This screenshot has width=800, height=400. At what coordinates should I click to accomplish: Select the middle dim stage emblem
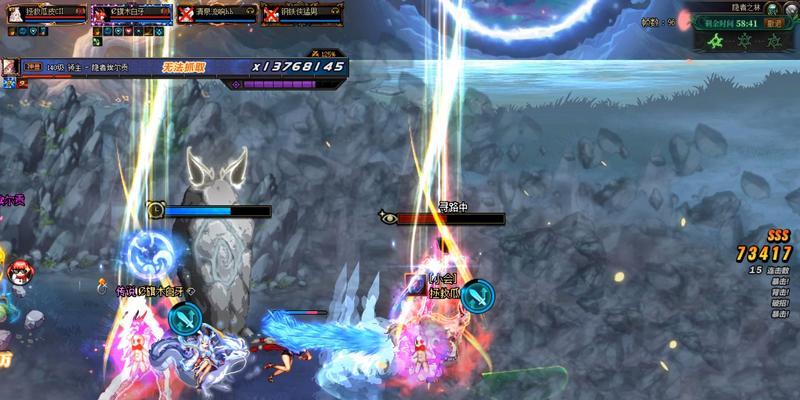[x=745, y=41]
